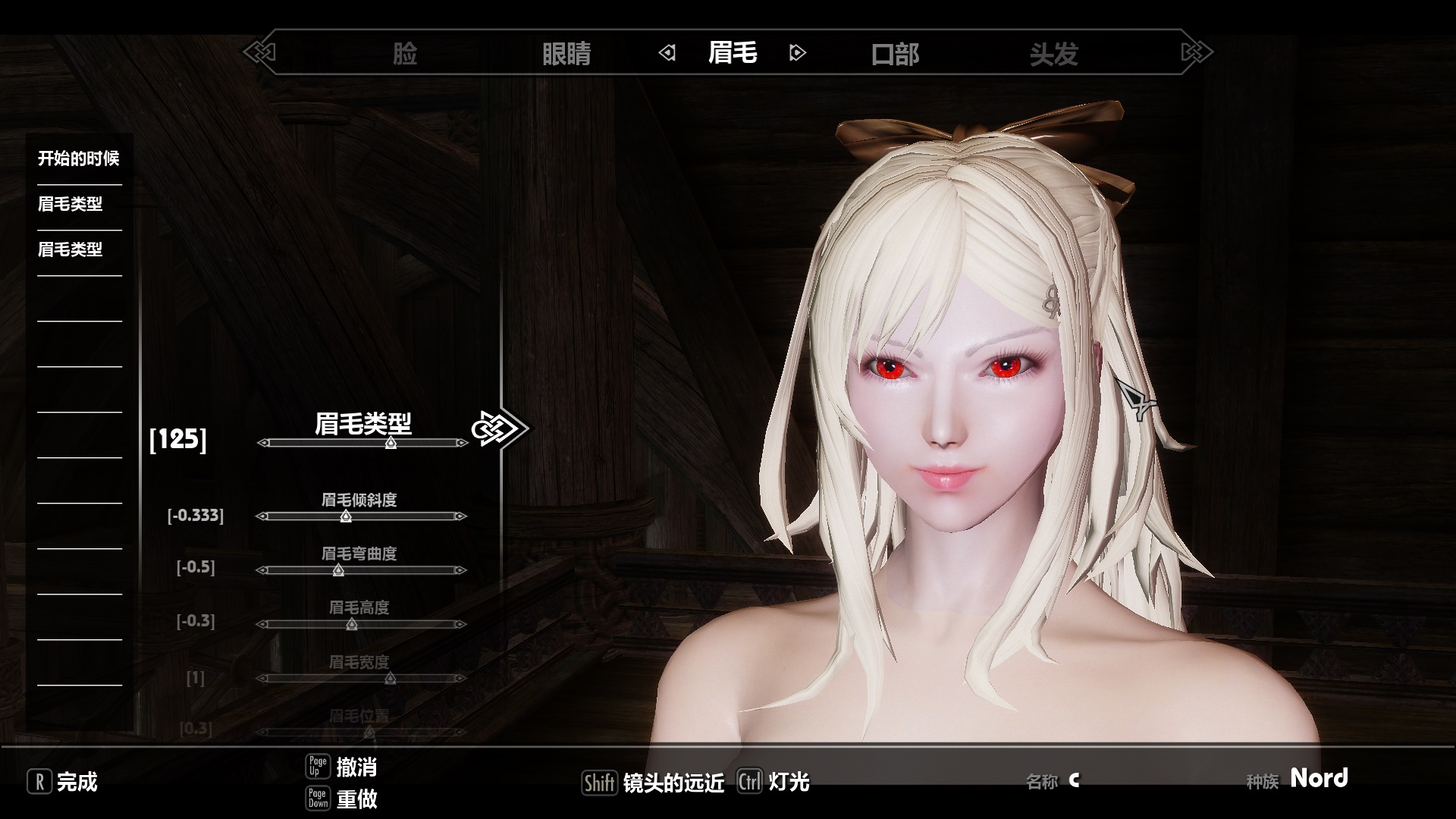The height and width of the screenshot is (819, 1456).
Task: Click the left arrow of the 眉毛倾斜度 slider
Action: click(261, 516)
